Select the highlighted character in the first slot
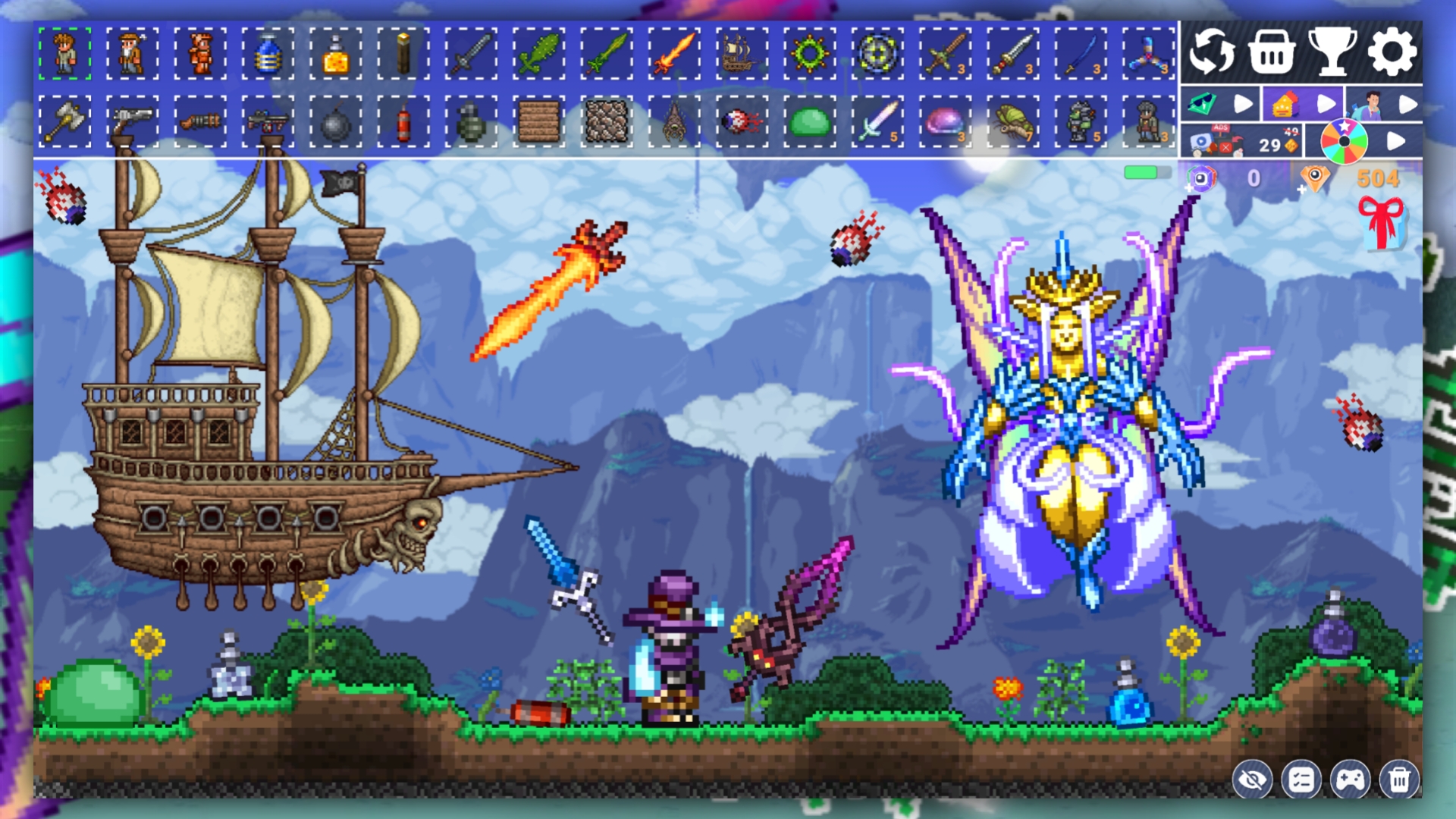Viewport: 1456px width, 819px height. tap(64, 53)
